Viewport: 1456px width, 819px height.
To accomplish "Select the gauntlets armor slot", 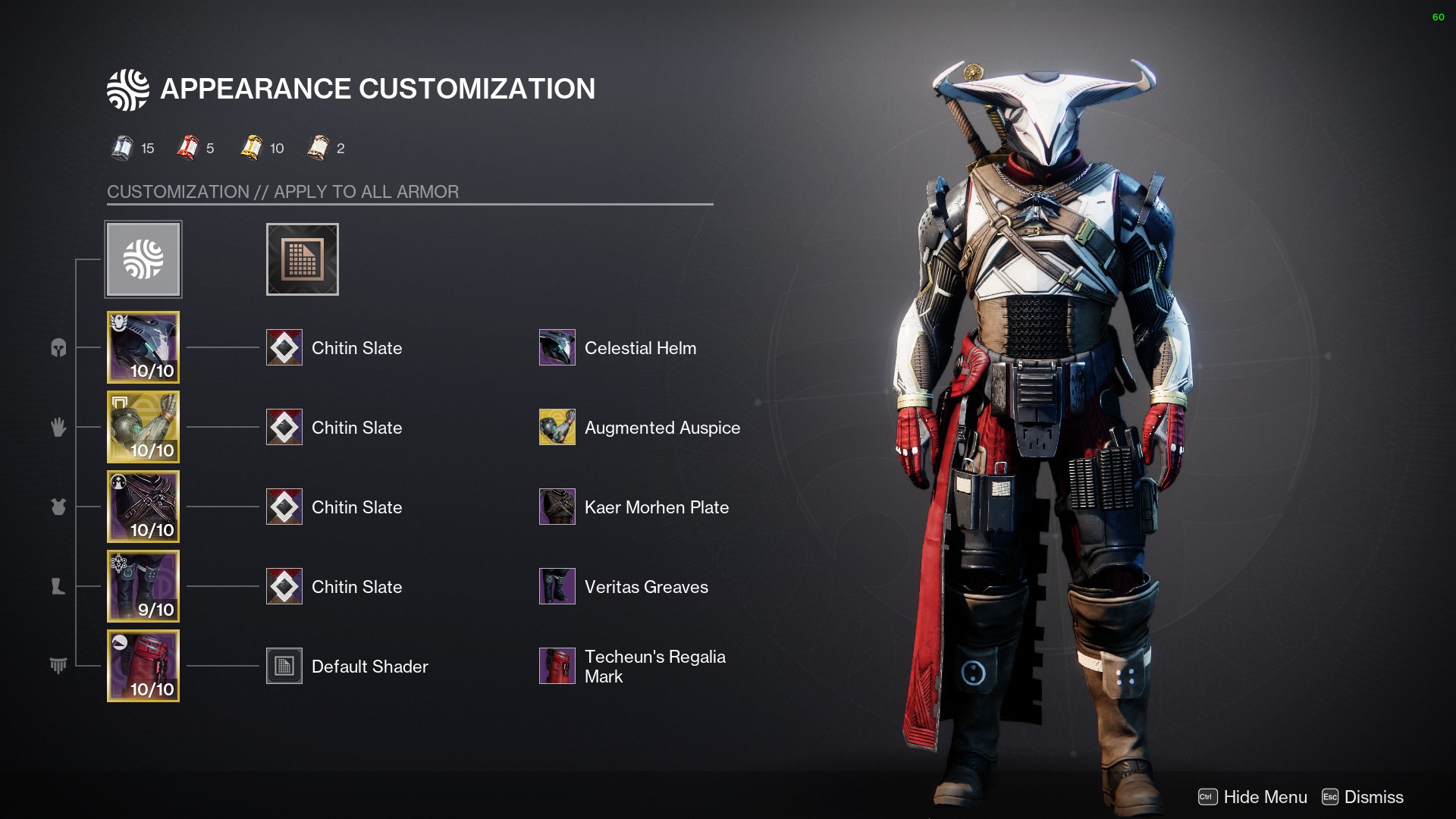I will [x=143, y=427].
